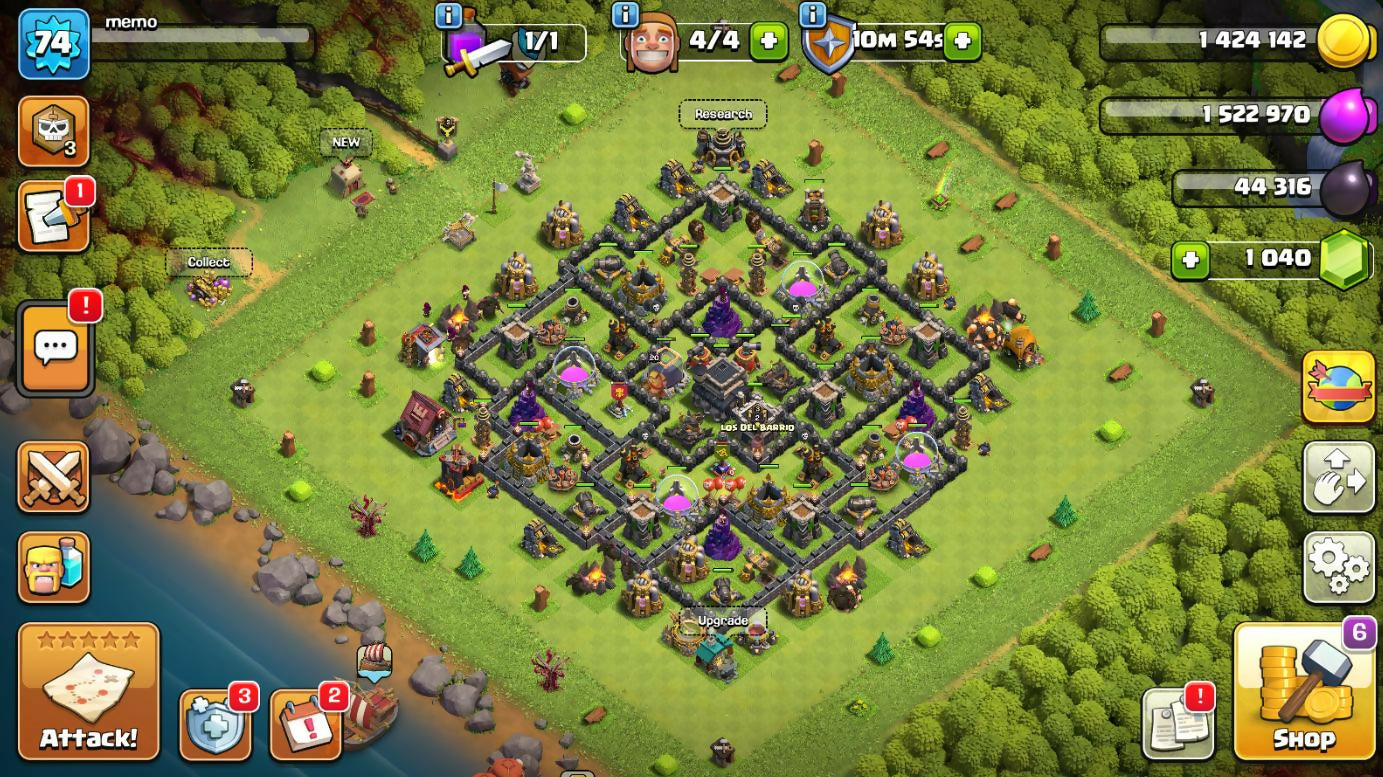Open the calendar events button

(x=305, y=724)
